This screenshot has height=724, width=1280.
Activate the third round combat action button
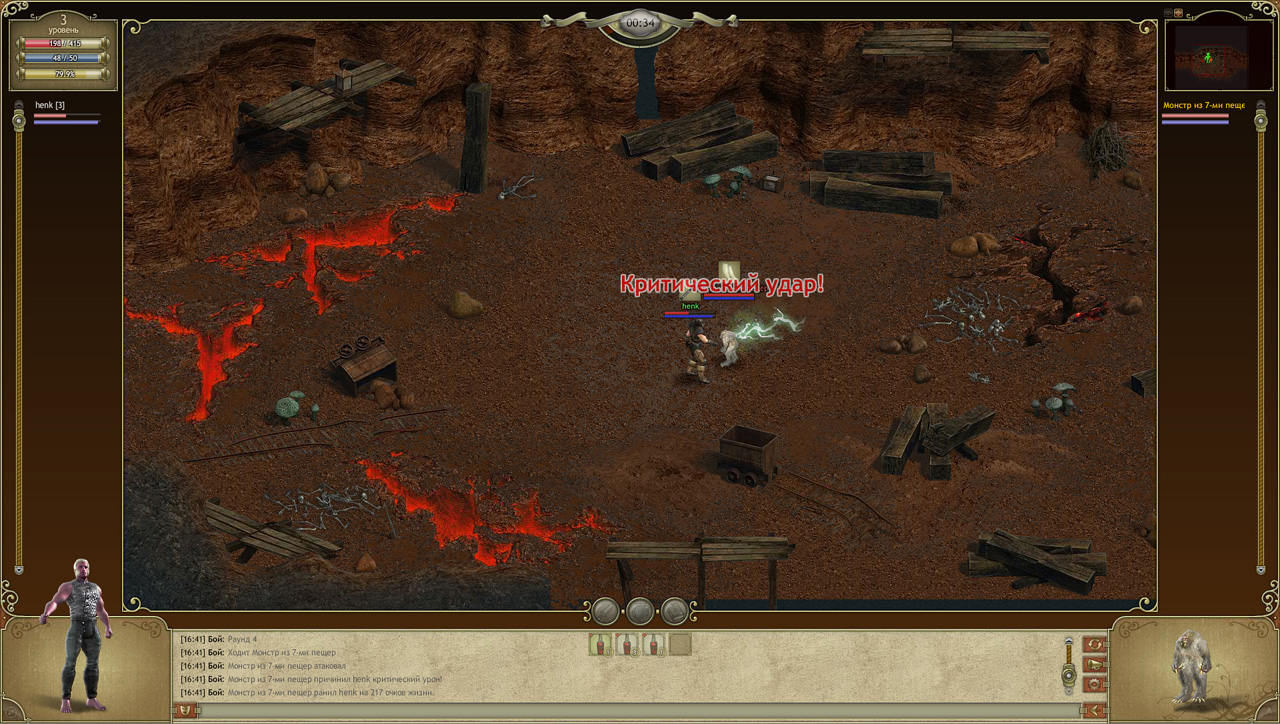[x=674, y=611]
